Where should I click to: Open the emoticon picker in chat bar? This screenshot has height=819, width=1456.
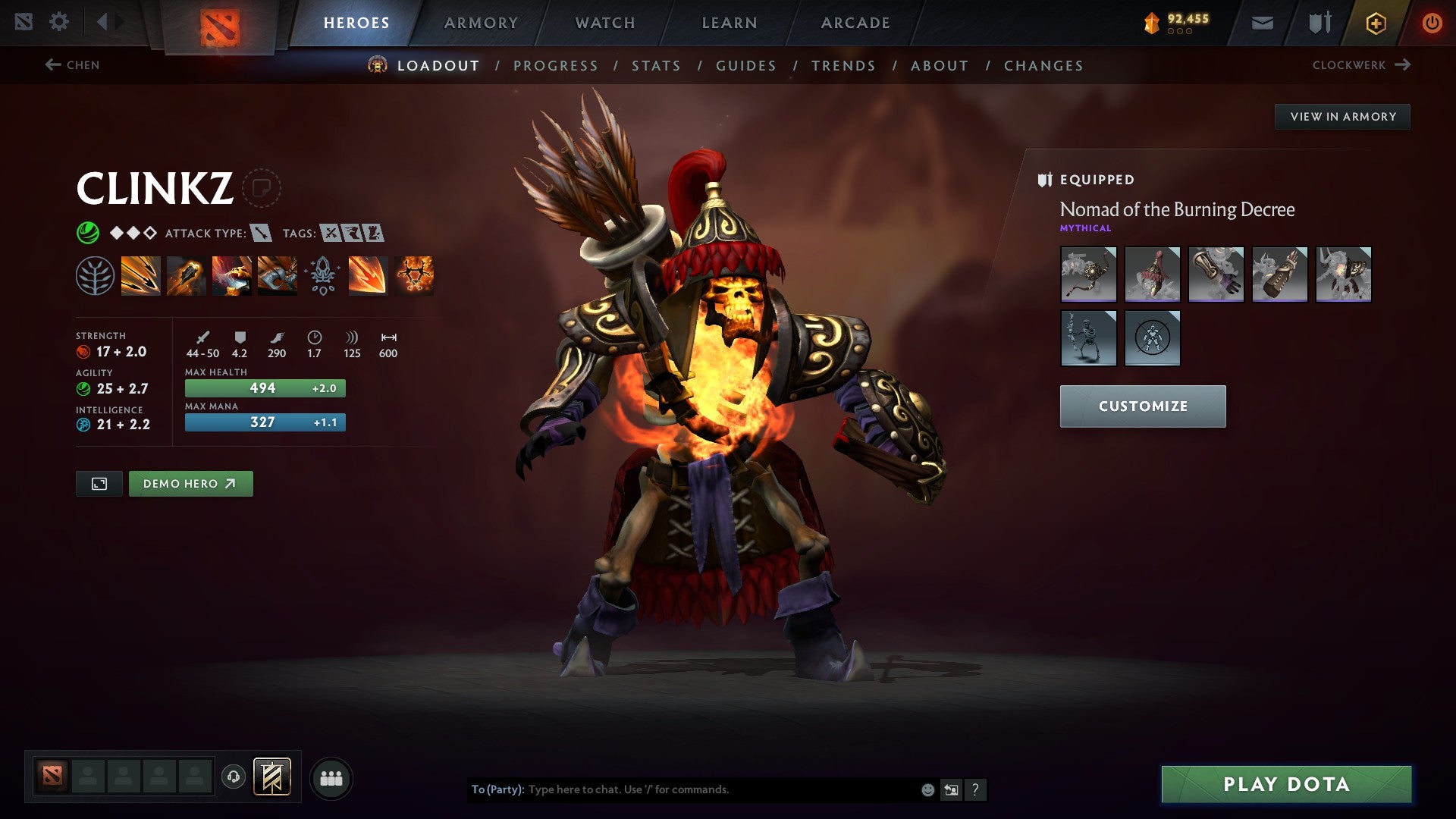(x=927, y=789)
